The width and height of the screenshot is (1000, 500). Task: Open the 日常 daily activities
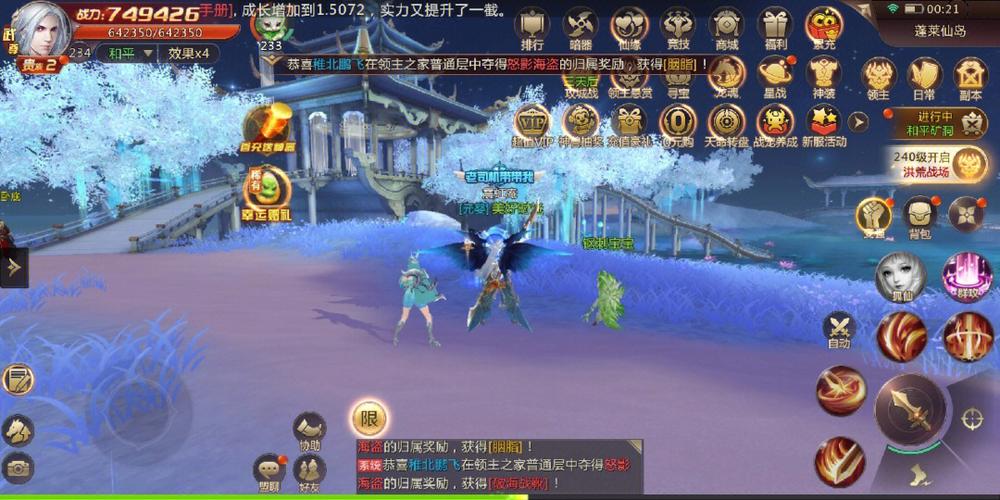click(924, 77)
